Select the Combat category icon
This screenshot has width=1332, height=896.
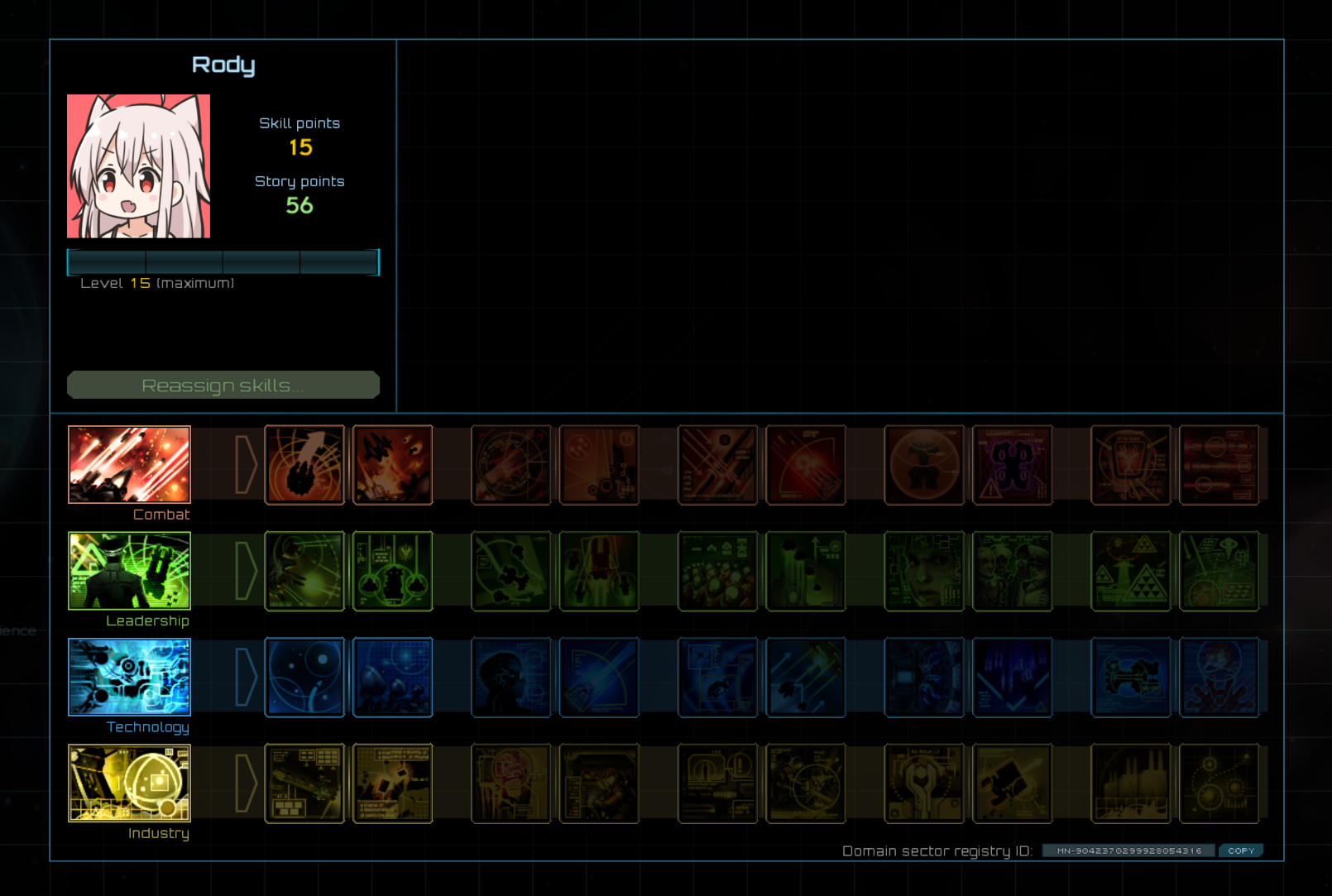point(129,465)
